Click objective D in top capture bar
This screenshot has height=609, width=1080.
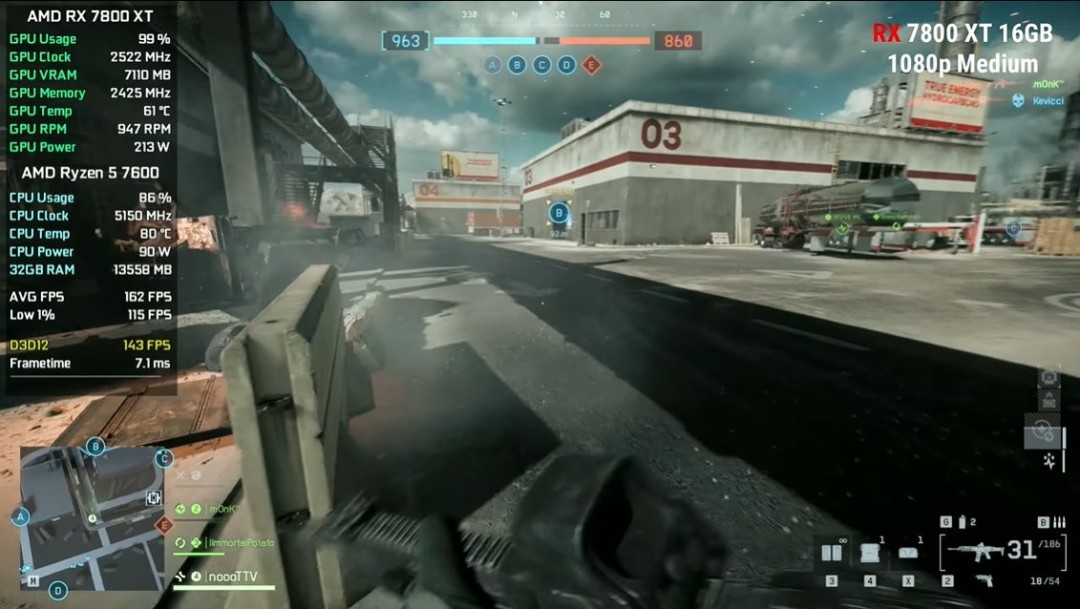point(566,65)
